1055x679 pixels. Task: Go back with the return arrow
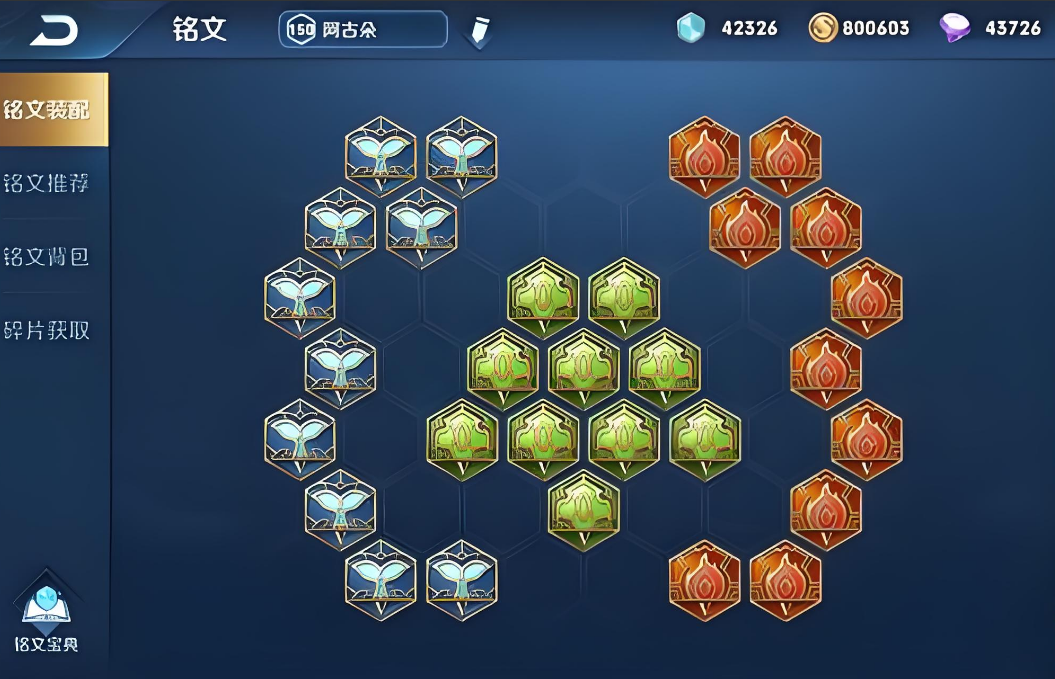53,32
